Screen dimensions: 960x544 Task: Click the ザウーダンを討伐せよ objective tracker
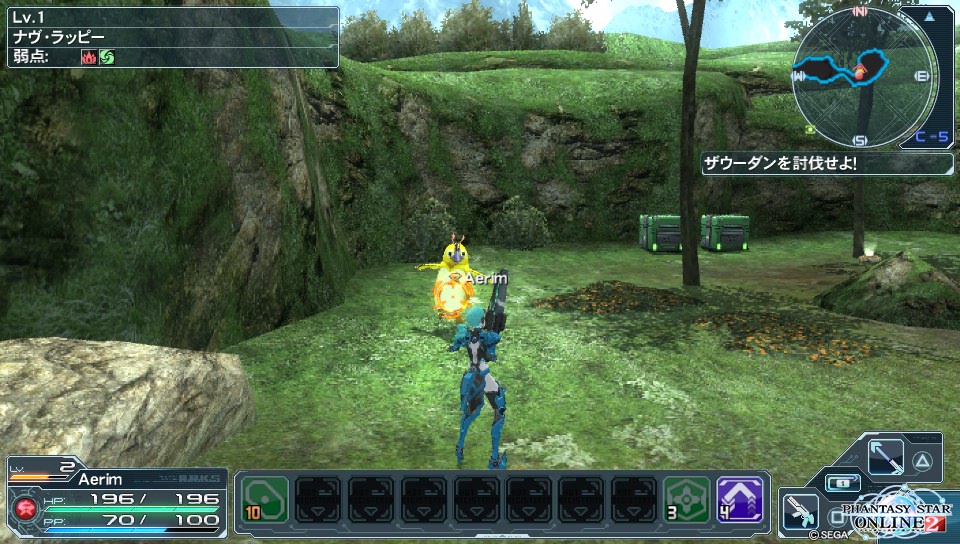[825, 163]
